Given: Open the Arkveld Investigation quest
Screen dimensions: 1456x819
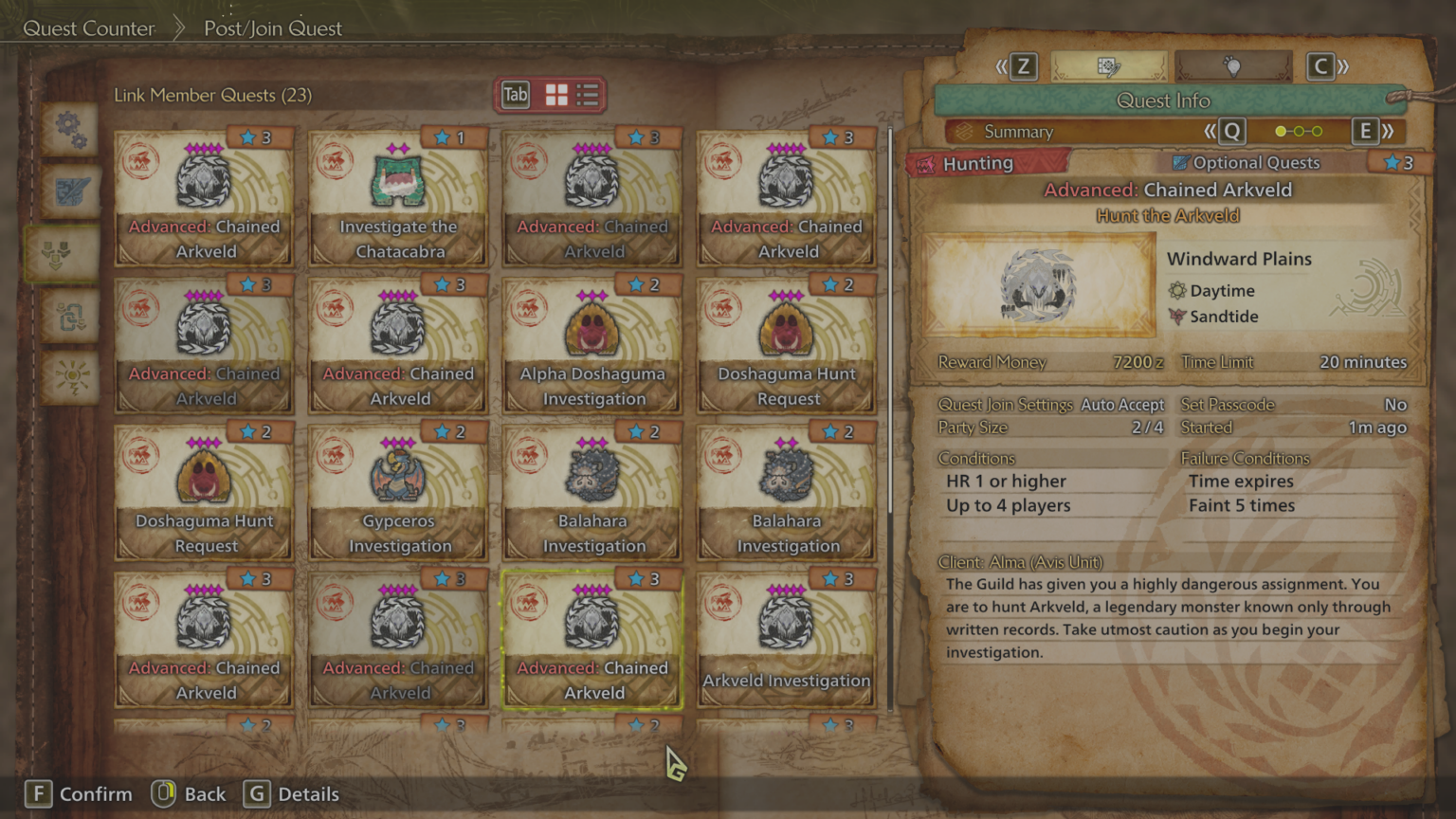Looking at the screenshot, I should point(786,640).
